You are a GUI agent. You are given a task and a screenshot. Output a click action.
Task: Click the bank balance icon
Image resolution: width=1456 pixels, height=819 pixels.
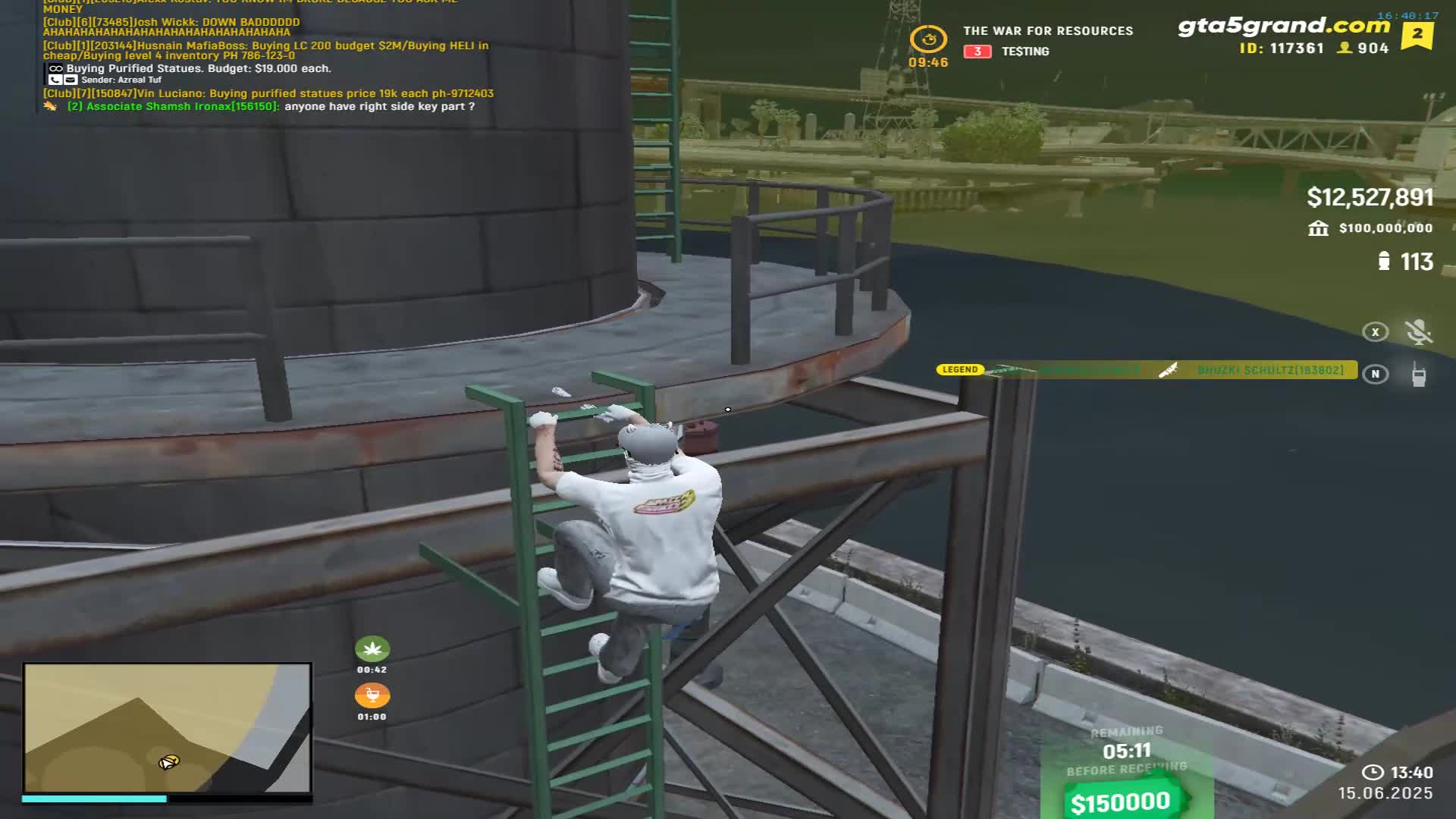1318,228
